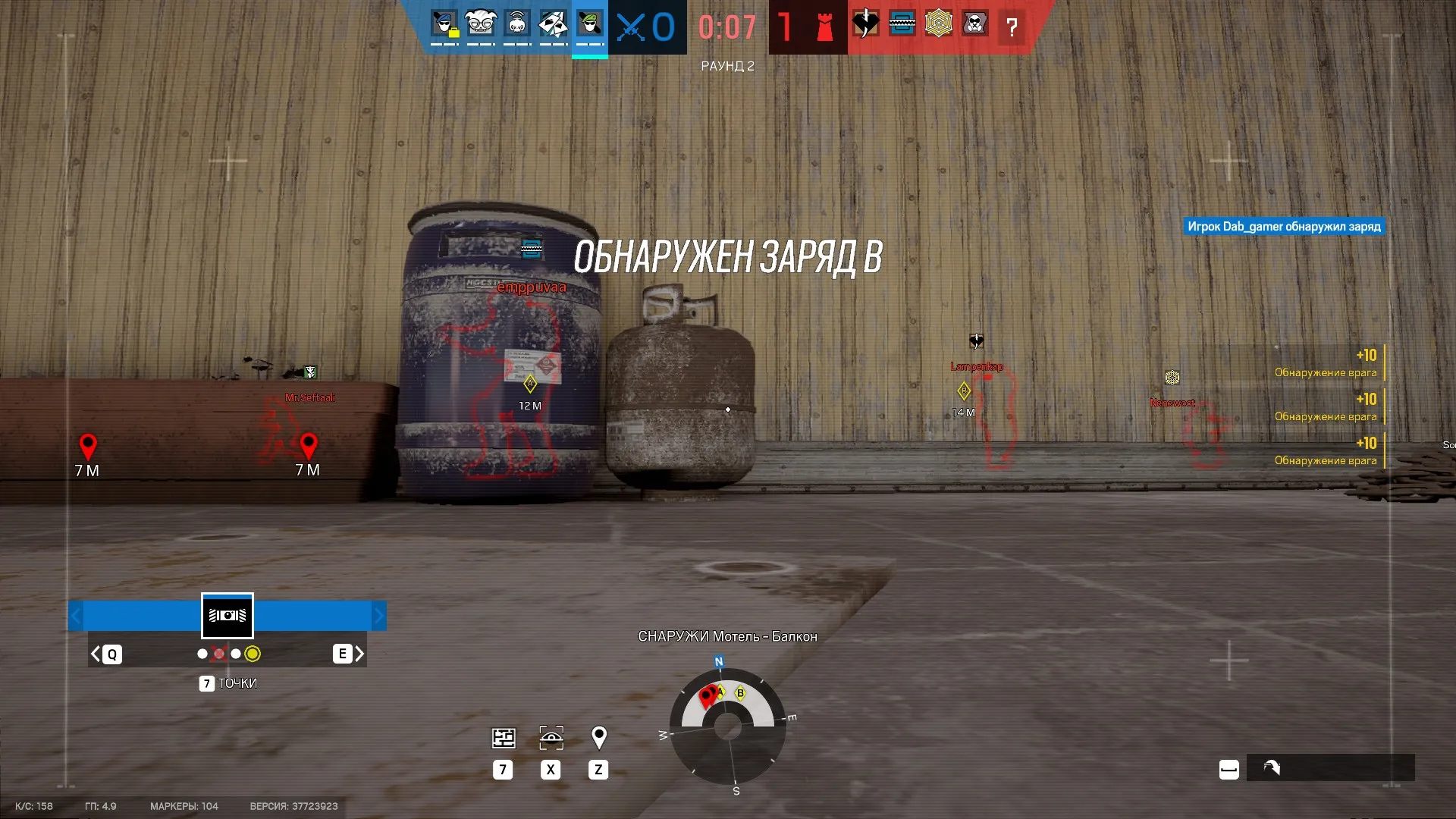Viewport: 1456px width, 819px height.
Task: Select the blue jaw-trap enemy operator icon
Action: coord(902,24)
